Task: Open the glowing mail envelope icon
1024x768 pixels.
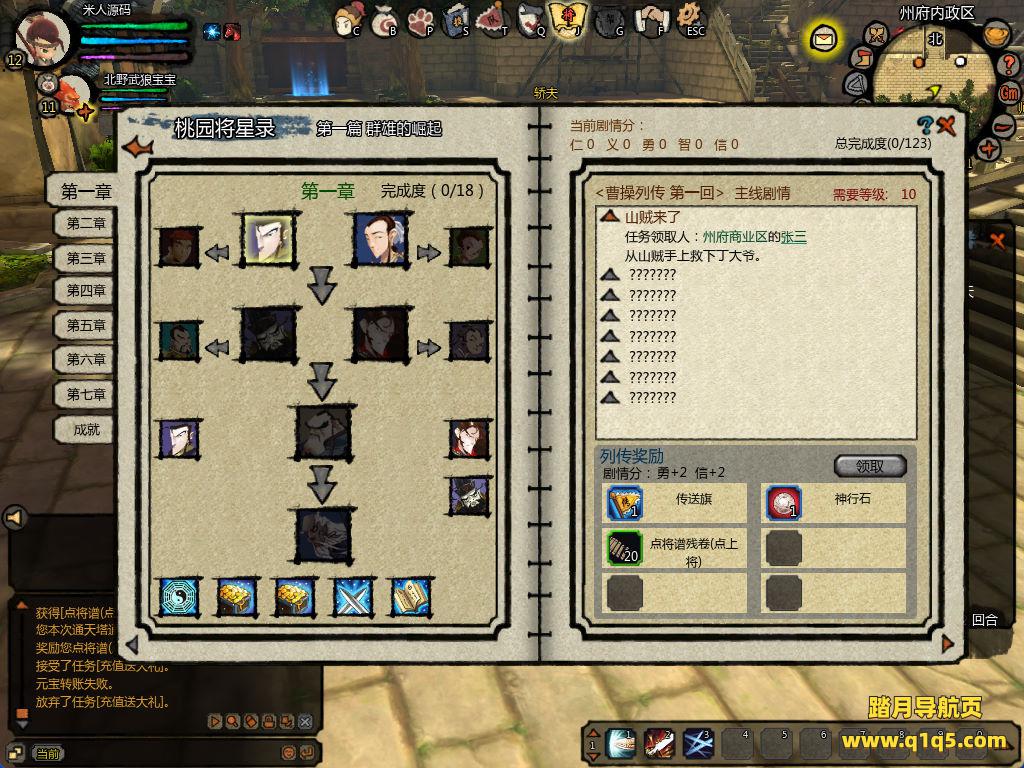Action: [x=823, y=40]
